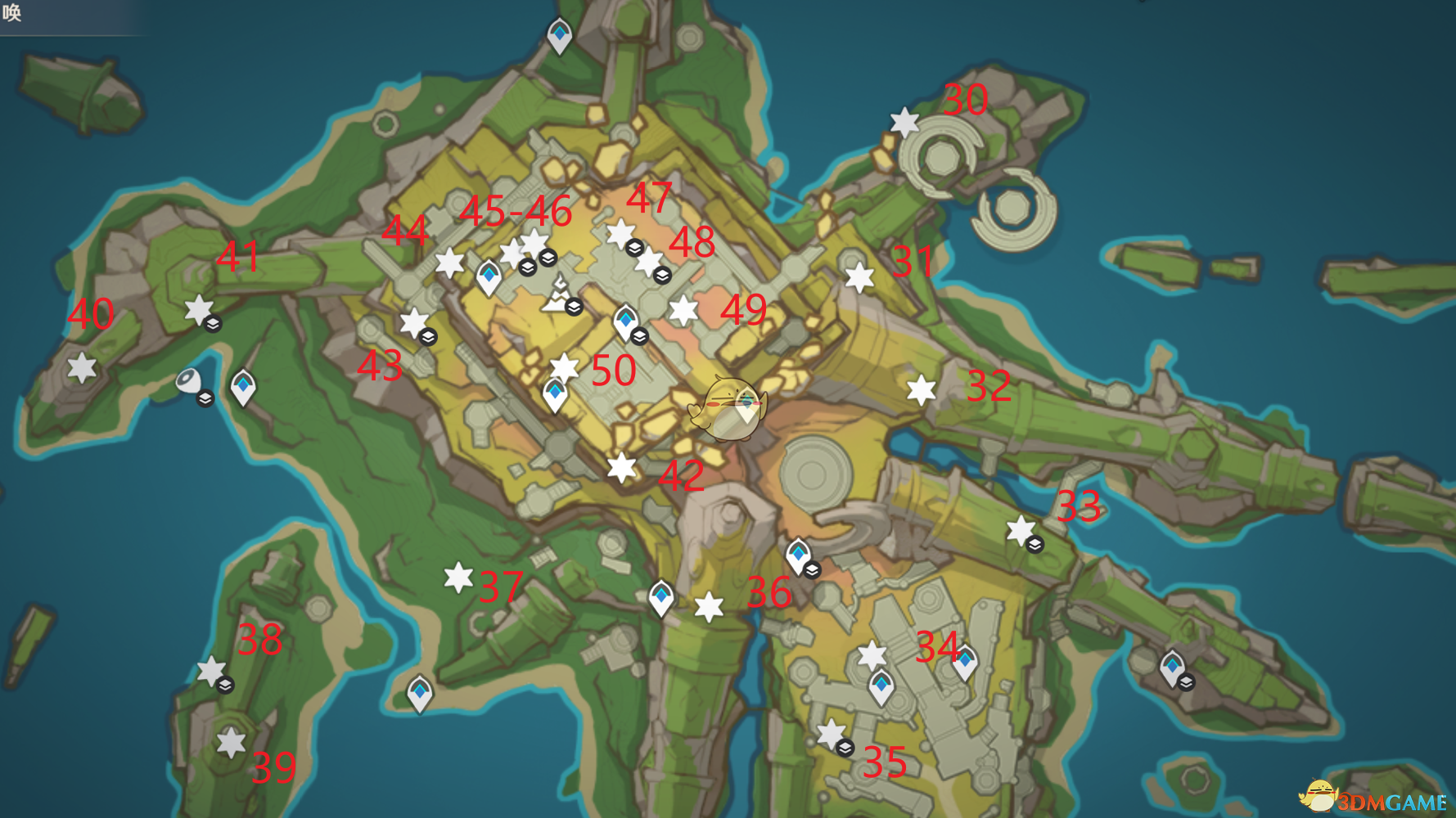
Task: Pick the star marker numbered 35
Action: pos(831,734)
